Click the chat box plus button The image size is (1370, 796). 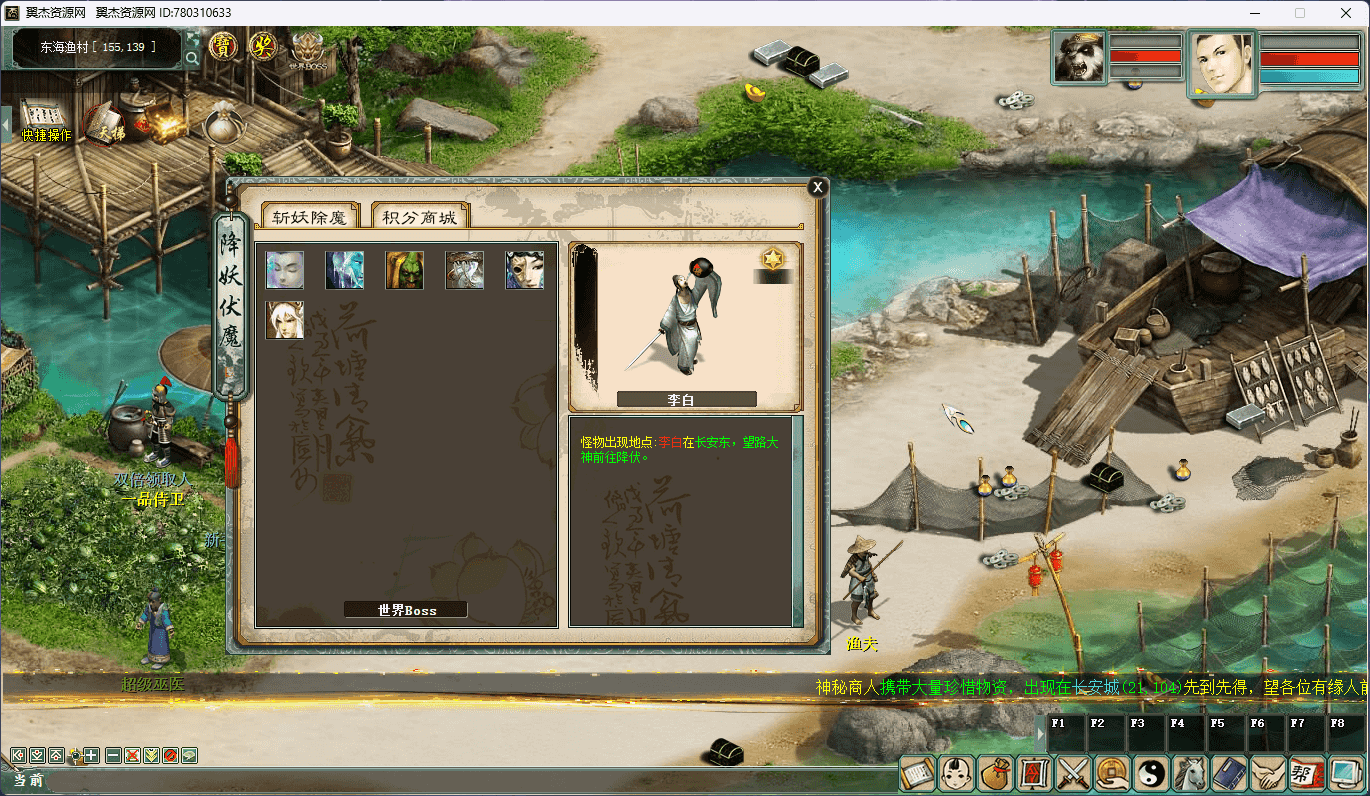click(x=92, y=755)
